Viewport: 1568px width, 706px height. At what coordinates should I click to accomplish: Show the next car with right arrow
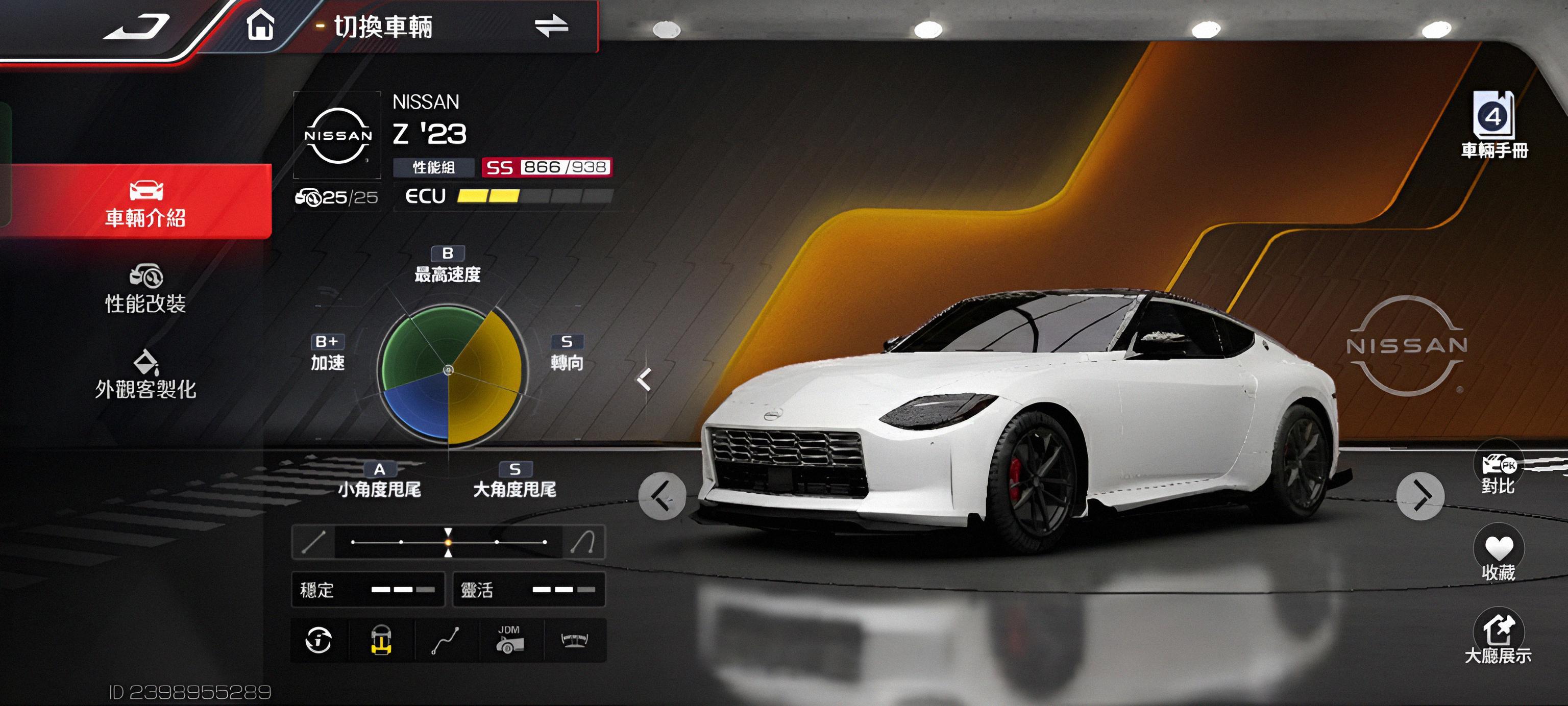1420,496
